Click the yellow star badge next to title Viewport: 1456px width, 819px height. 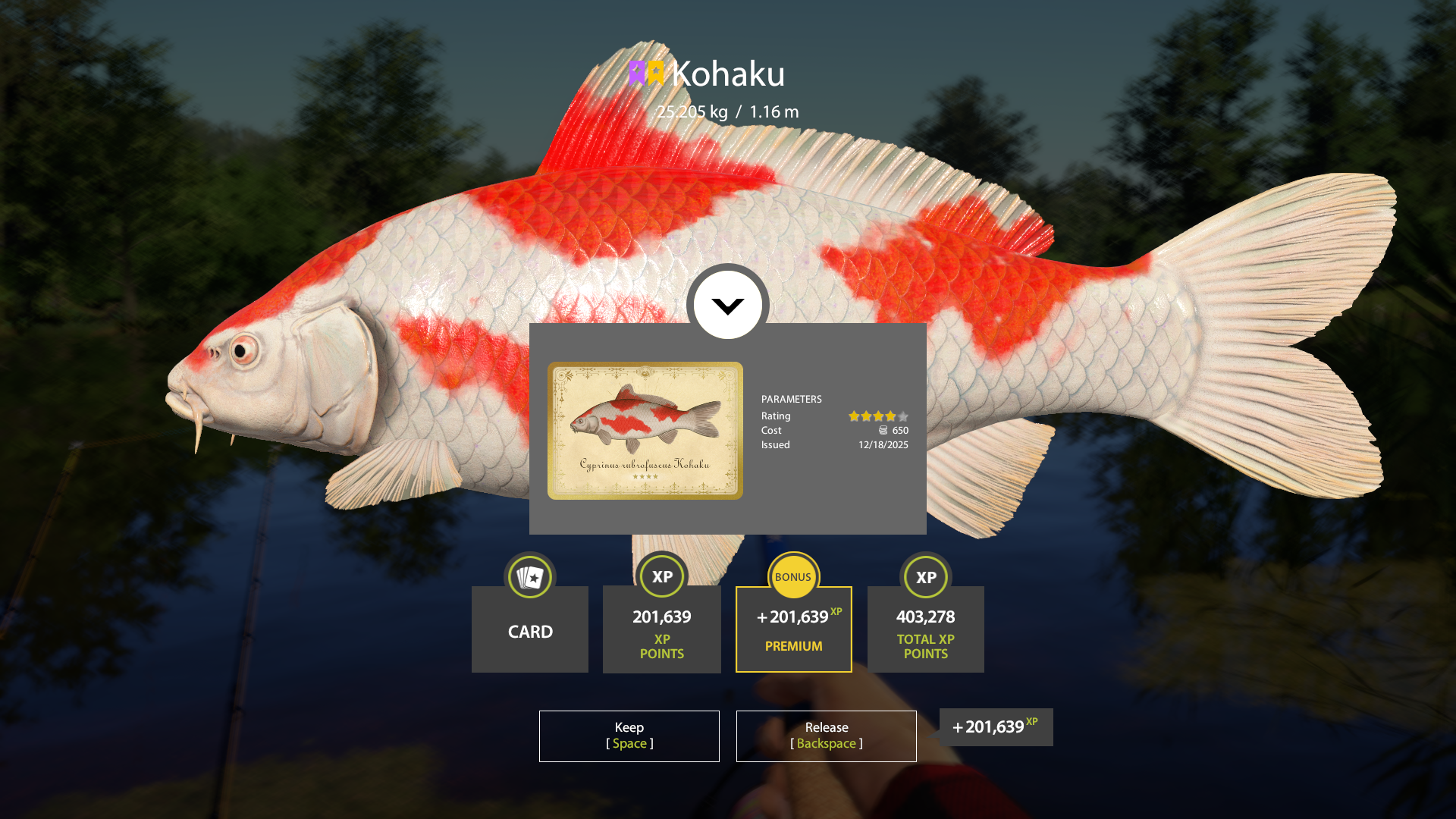pos(656,74)
